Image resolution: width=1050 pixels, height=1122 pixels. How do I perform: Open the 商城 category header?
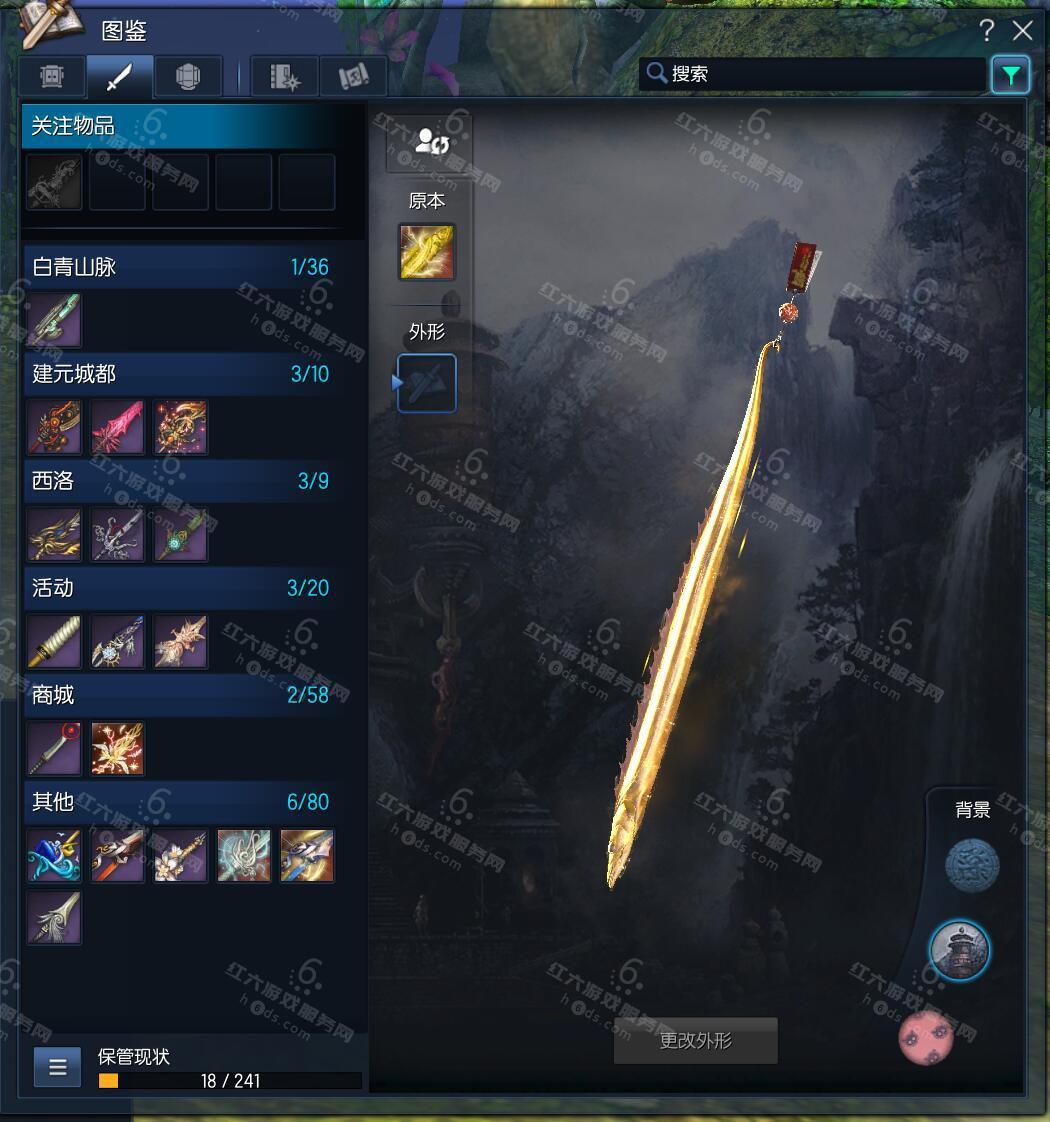point(180,695)
